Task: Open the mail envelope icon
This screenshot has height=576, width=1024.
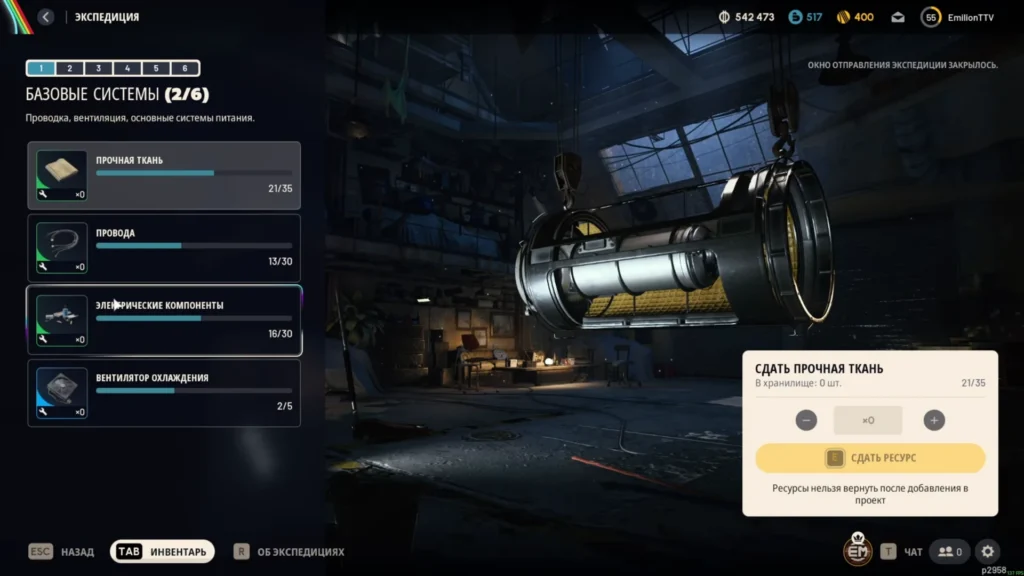Action: (x=897, y=17)
